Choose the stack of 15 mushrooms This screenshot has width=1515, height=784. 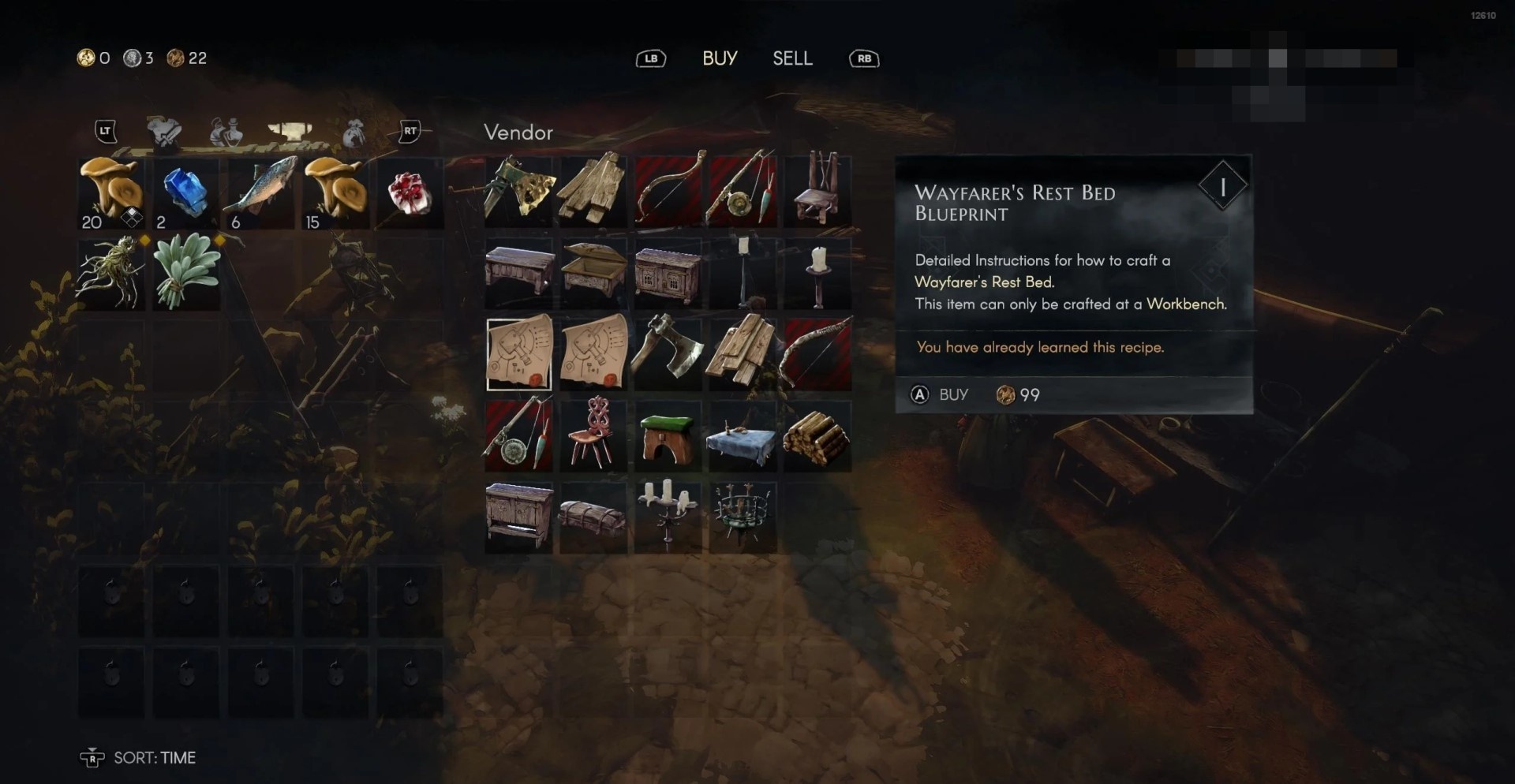coord(335,193)
